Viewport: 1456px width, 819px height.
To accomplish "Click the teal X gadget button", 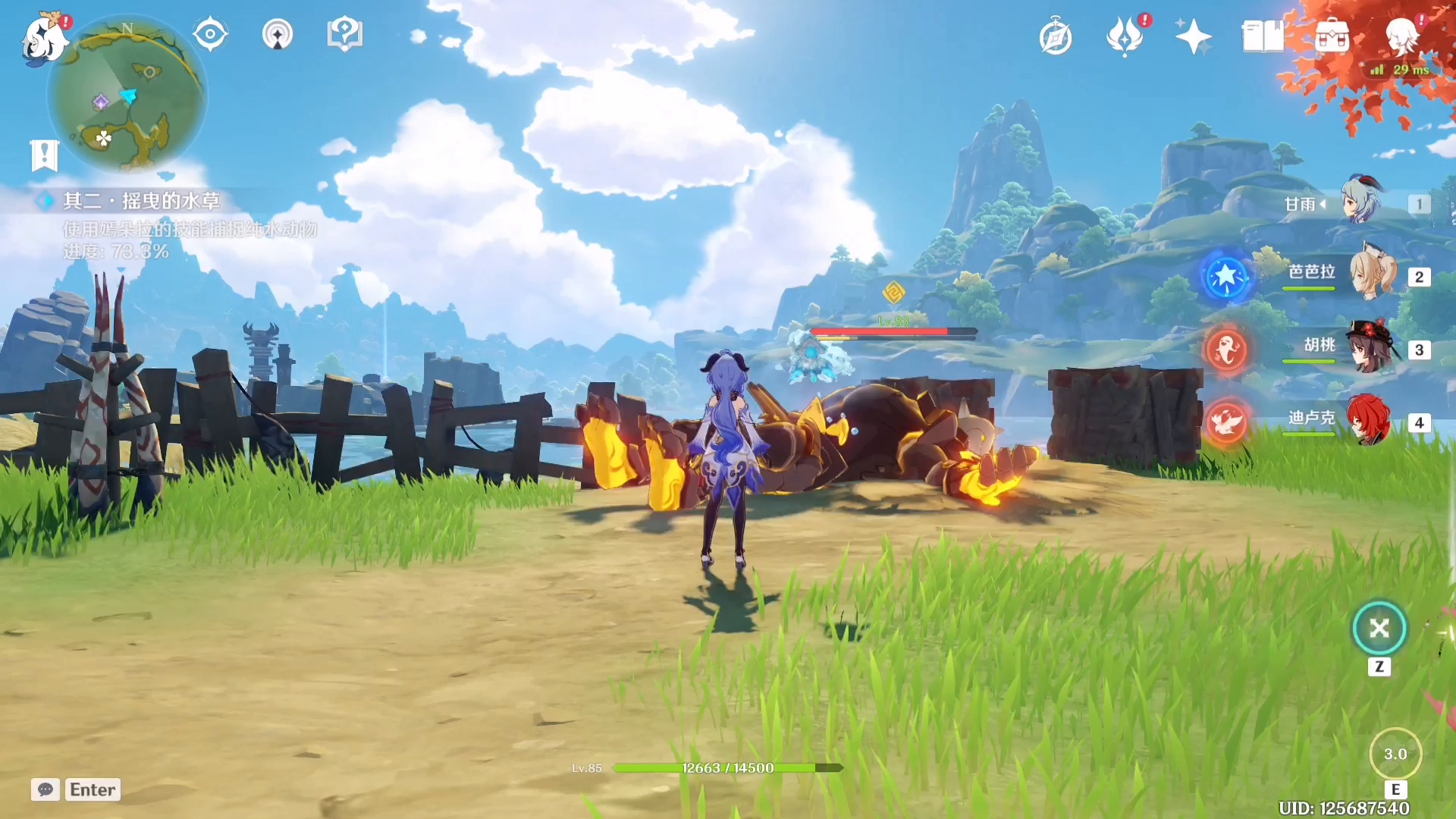I will [1379, 628].
